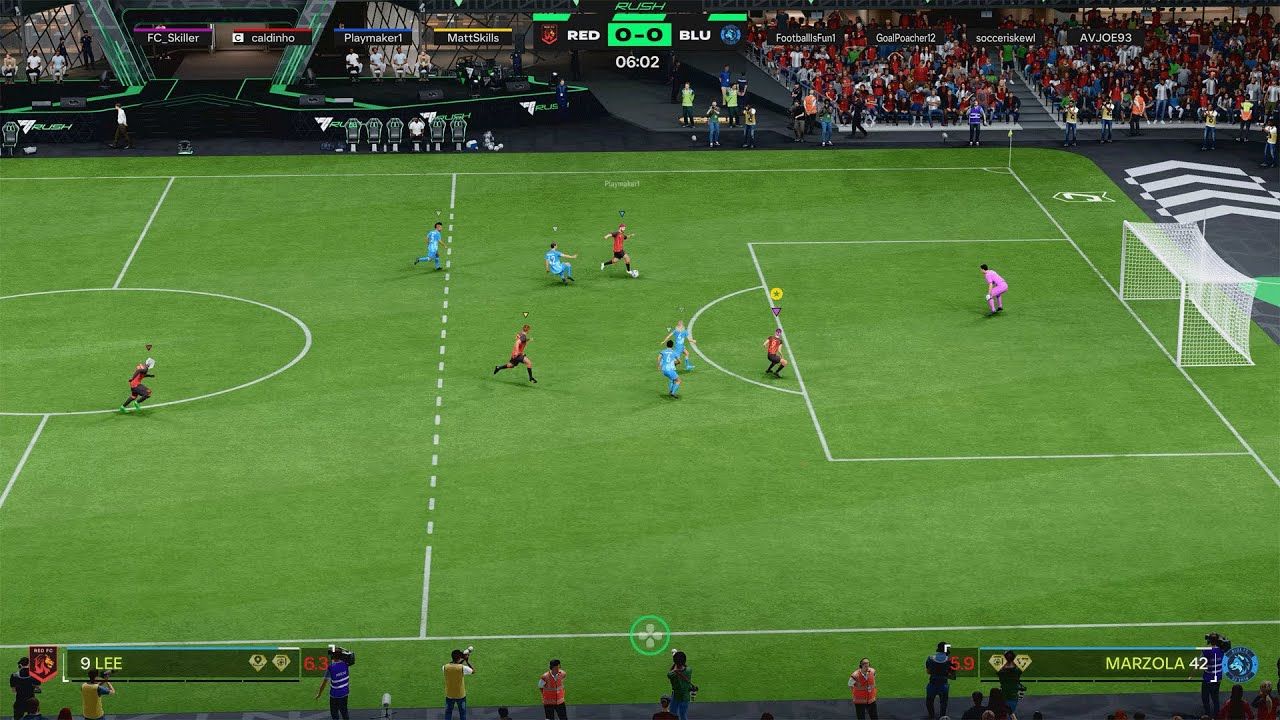
Task: Toggle the yellow button indicator above the red attacker
Action: 776,295
